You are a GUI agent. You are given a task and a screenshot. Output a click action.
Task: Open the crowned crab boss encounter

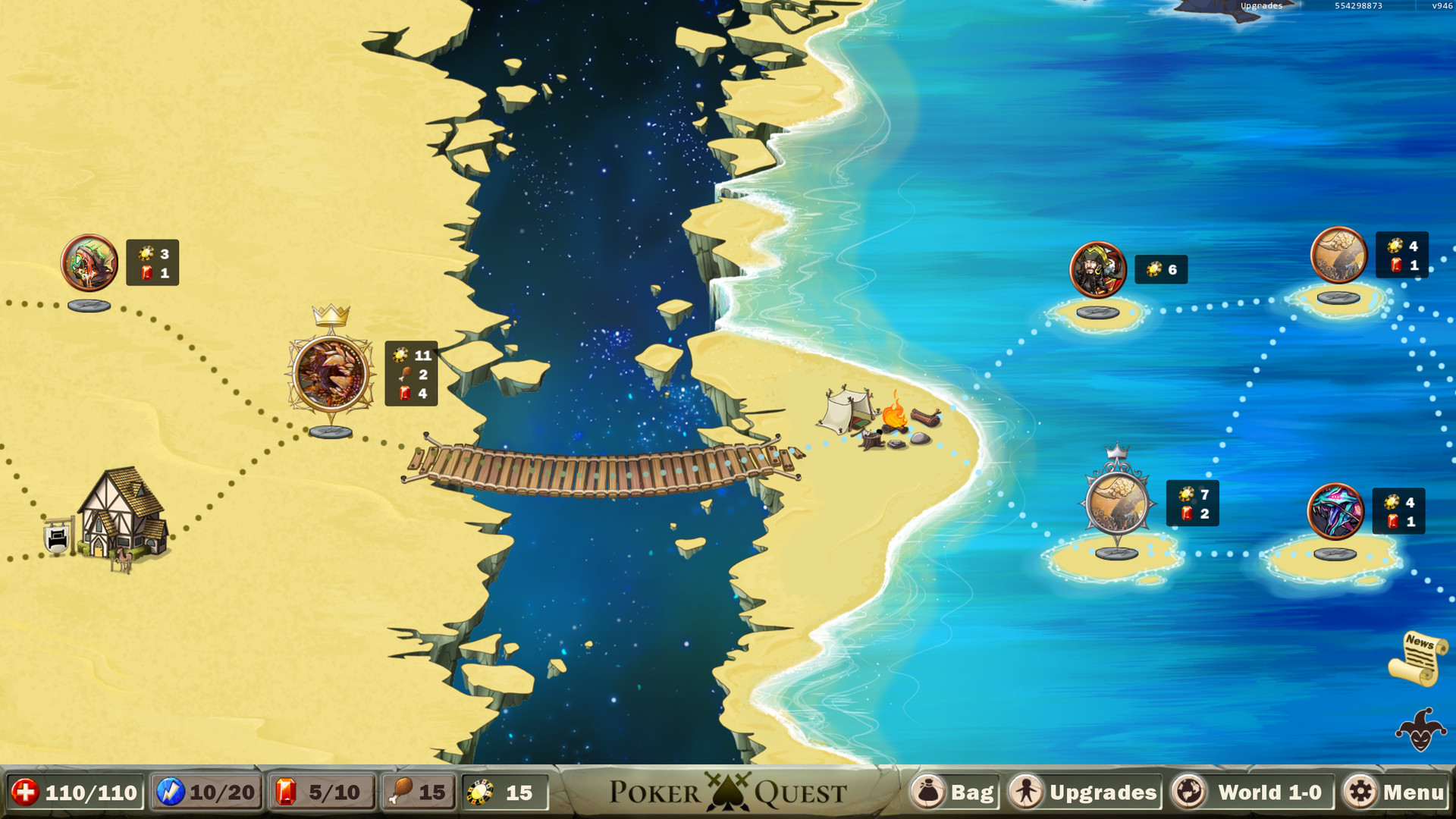tap(330, 372)
